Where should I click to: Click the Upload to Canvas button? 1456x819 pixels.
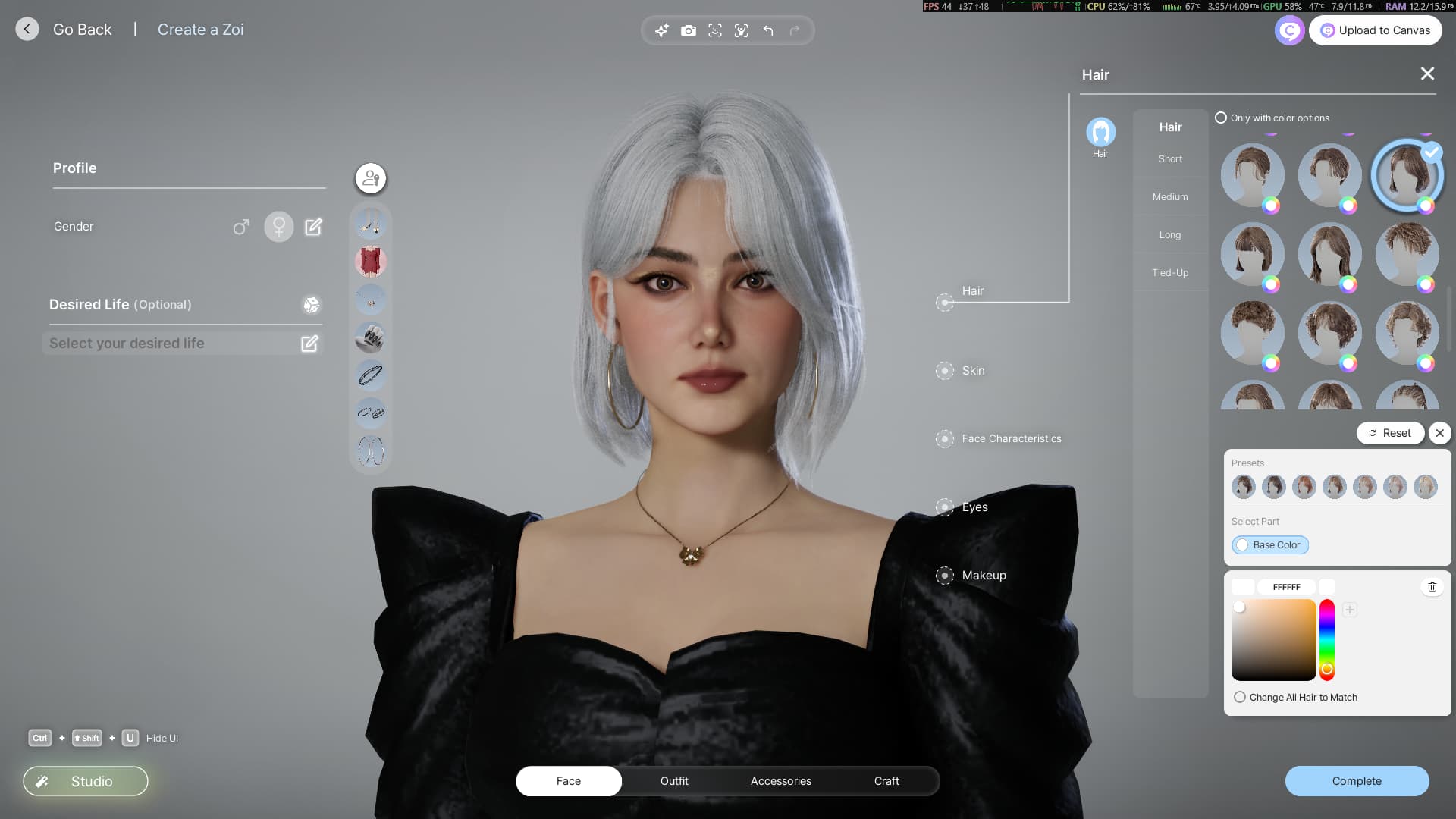(1375, 30)
